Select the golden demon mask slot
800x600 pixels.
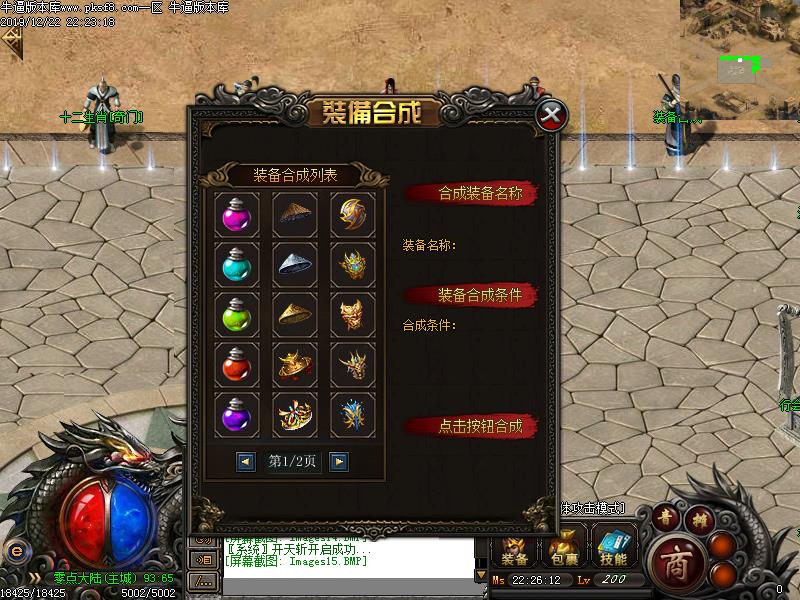coord(353,314)
